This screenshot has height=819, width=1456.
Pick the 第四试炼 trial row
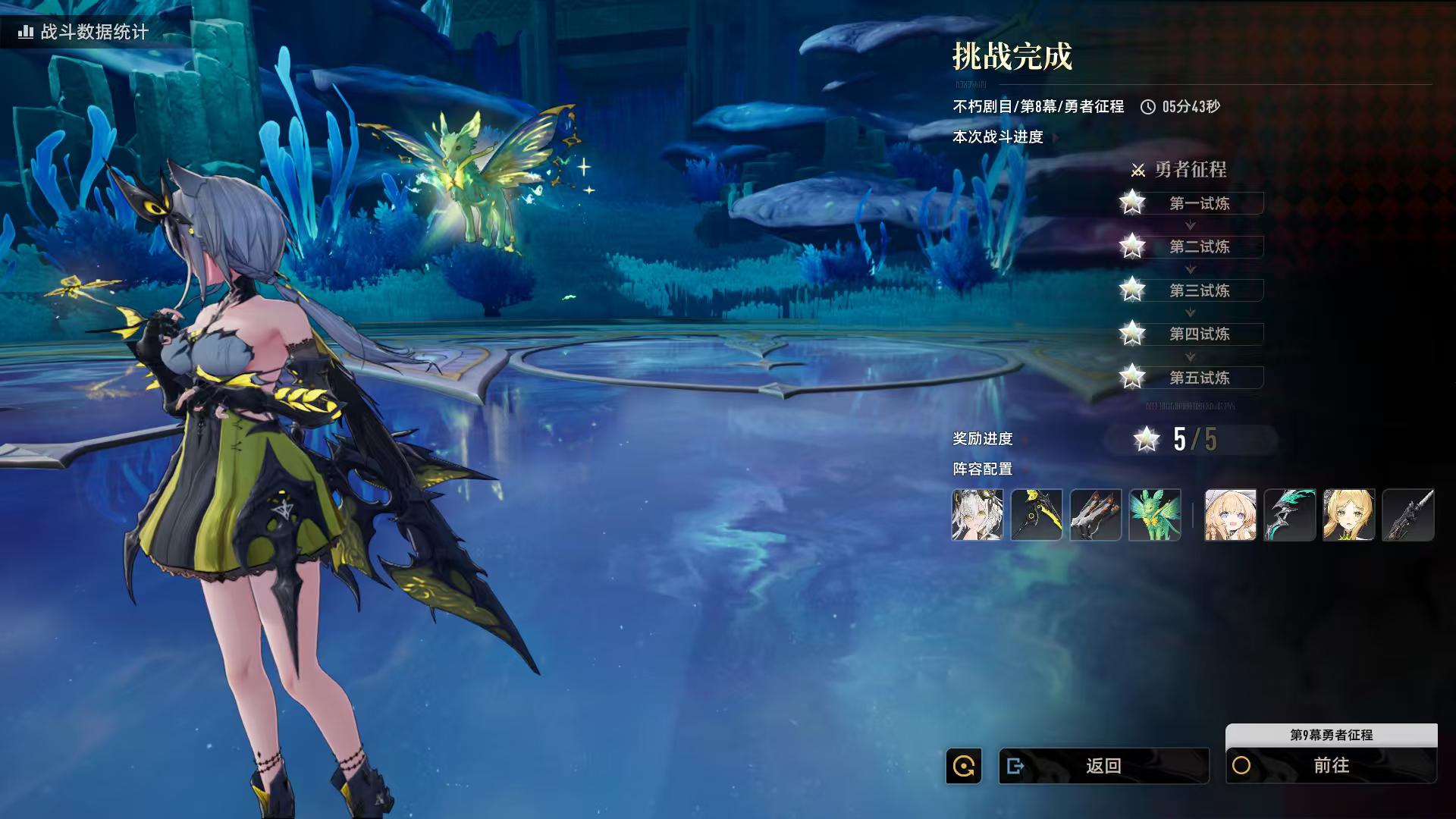click(1199, 334)
